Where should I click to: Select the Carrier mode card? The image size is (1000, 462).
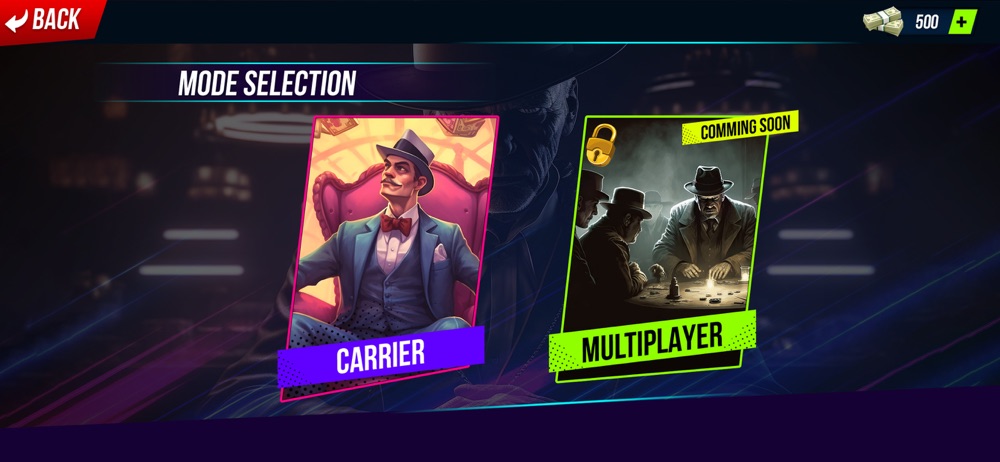pos(387,255)
